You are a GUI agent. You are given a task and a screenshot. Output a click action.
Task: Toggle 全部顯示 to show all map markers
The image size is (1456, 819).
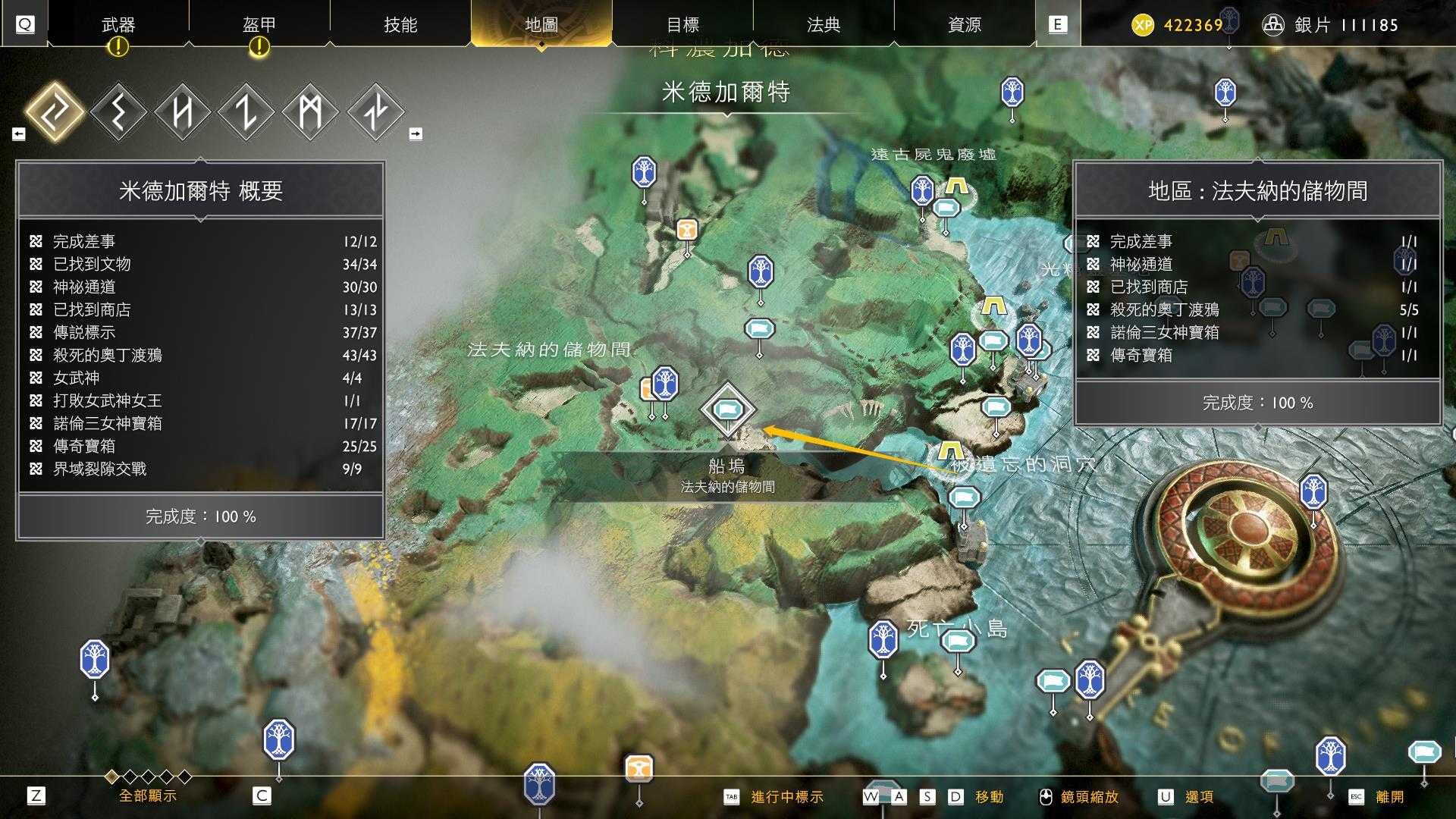(x=146, y=797)
